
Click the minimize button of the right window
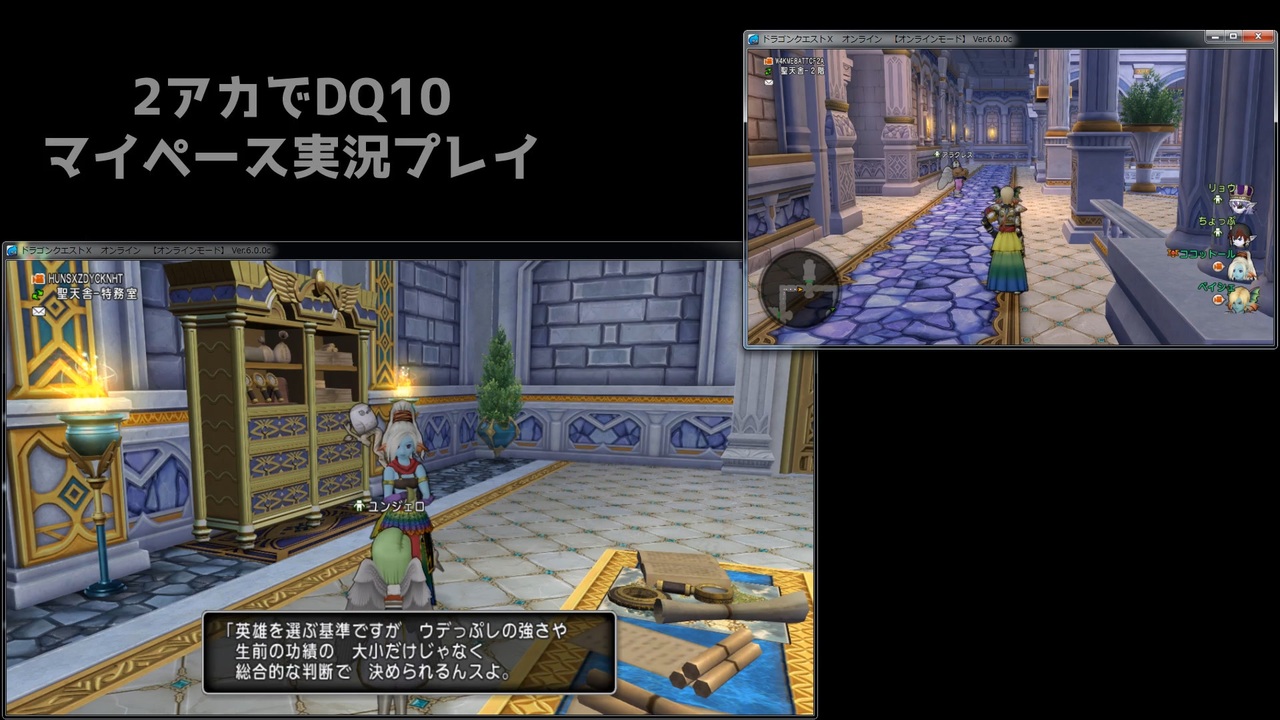1216,35
